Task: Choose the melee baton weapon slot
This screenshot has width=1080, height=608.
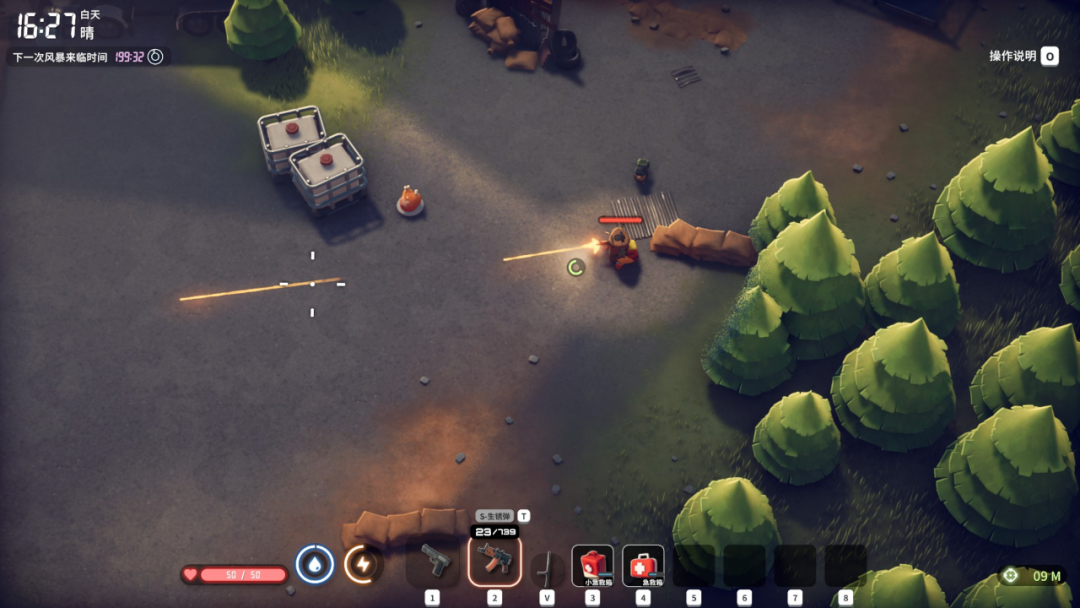Action: point(546,567)
